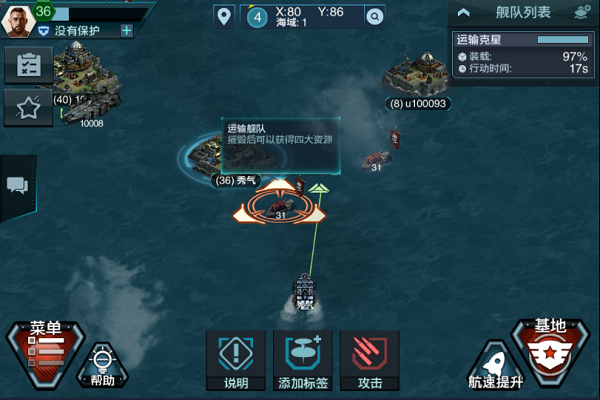Viewport: 600px width, 400px height.
Task: Open the player avatar profile
Action: point(18,18)
